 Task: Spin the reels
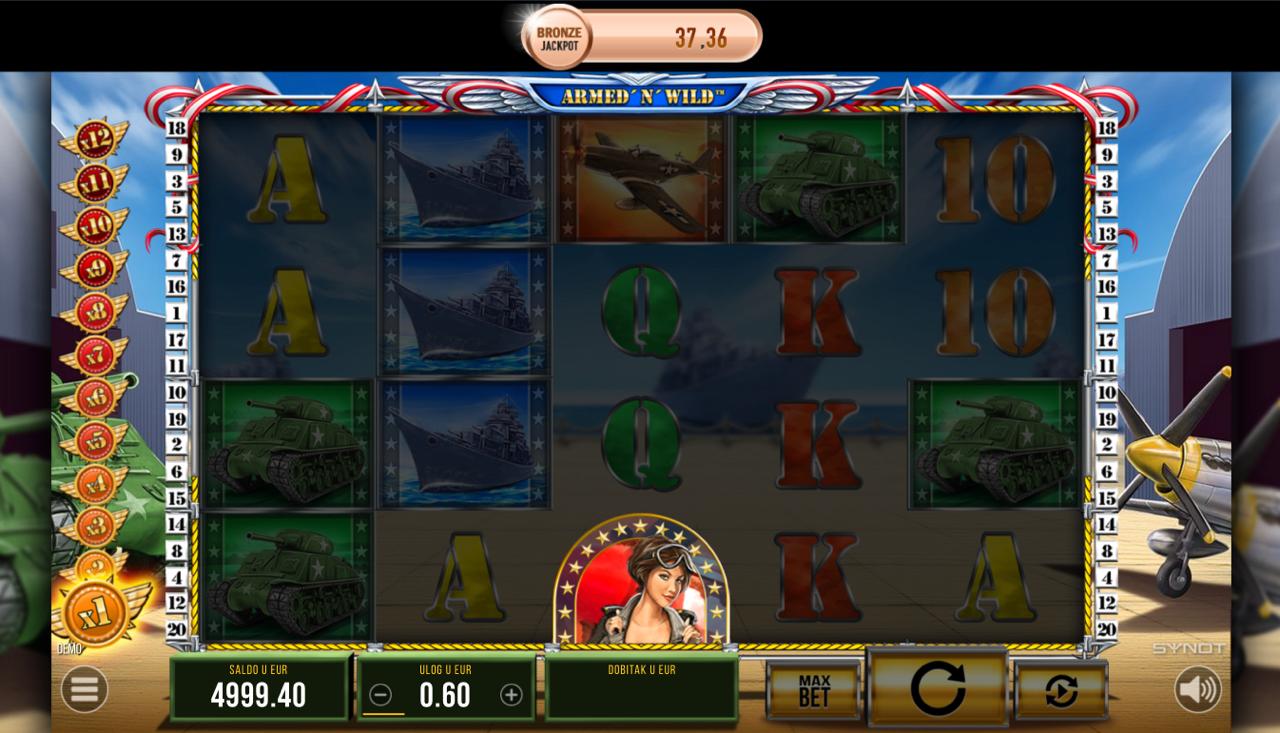click(x=937, y=688)
